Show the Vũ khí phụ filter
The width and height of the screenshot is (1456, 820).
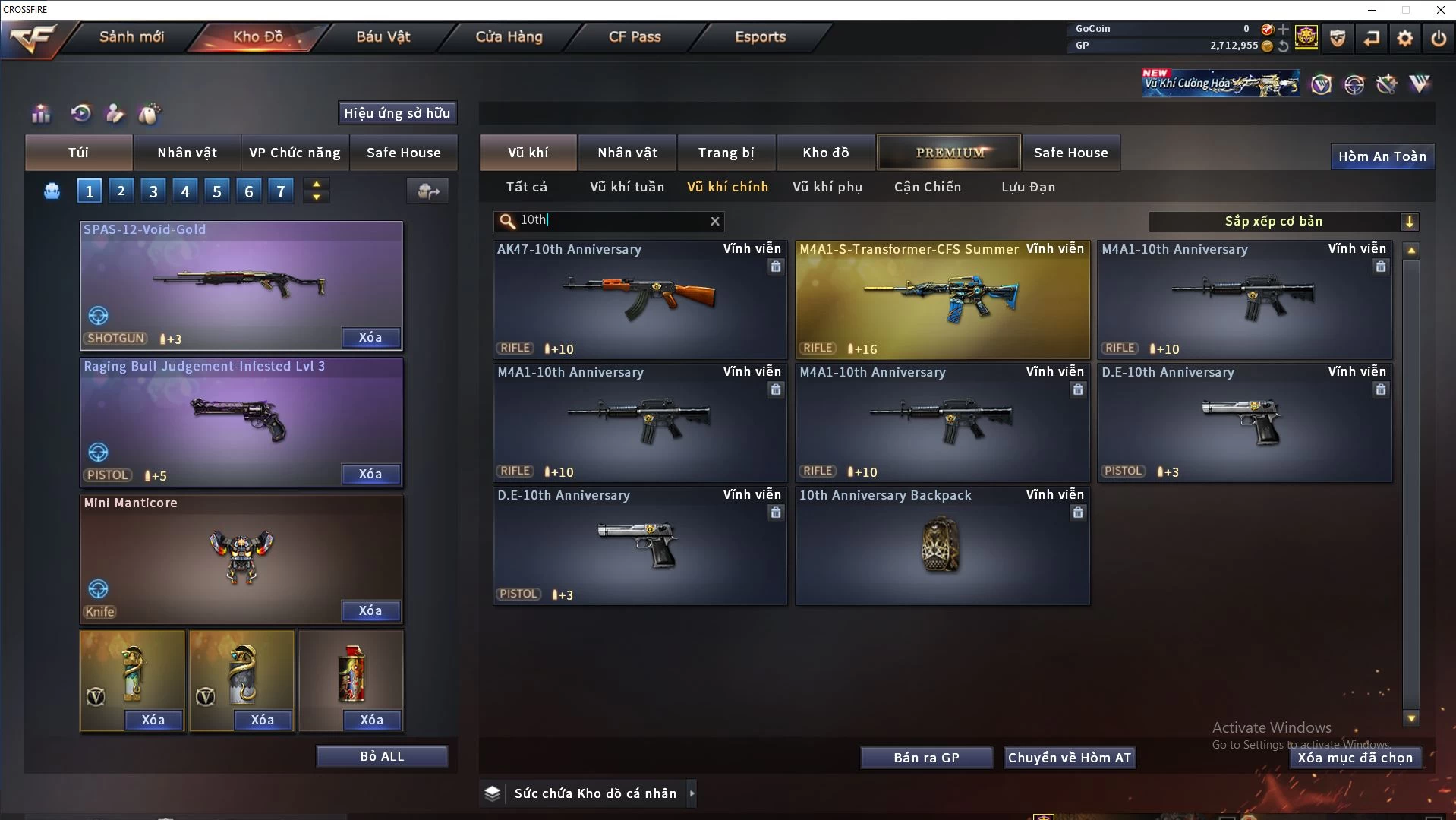point(827,187)
